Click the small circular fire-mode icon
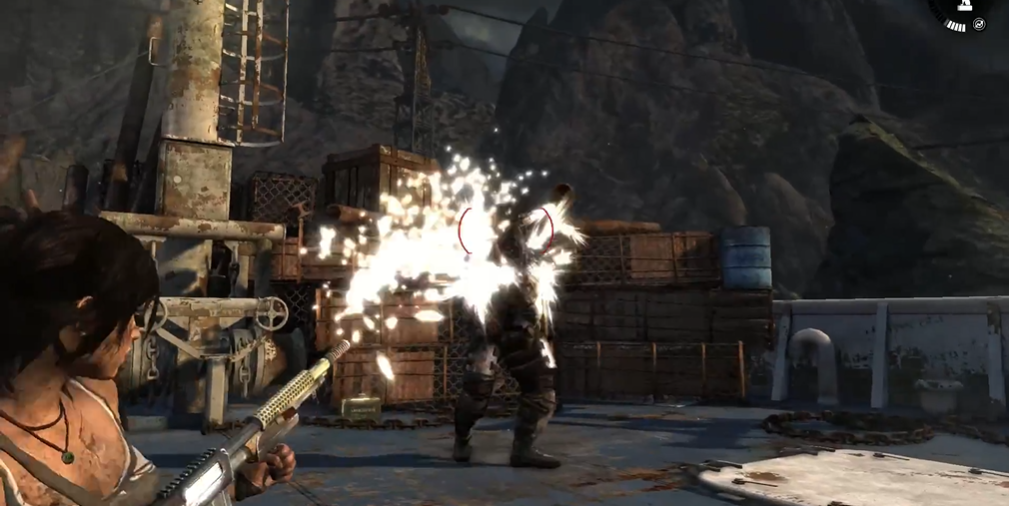This screenshot has width=1009, height=506. pyautogui.click(x=979, y=24)
